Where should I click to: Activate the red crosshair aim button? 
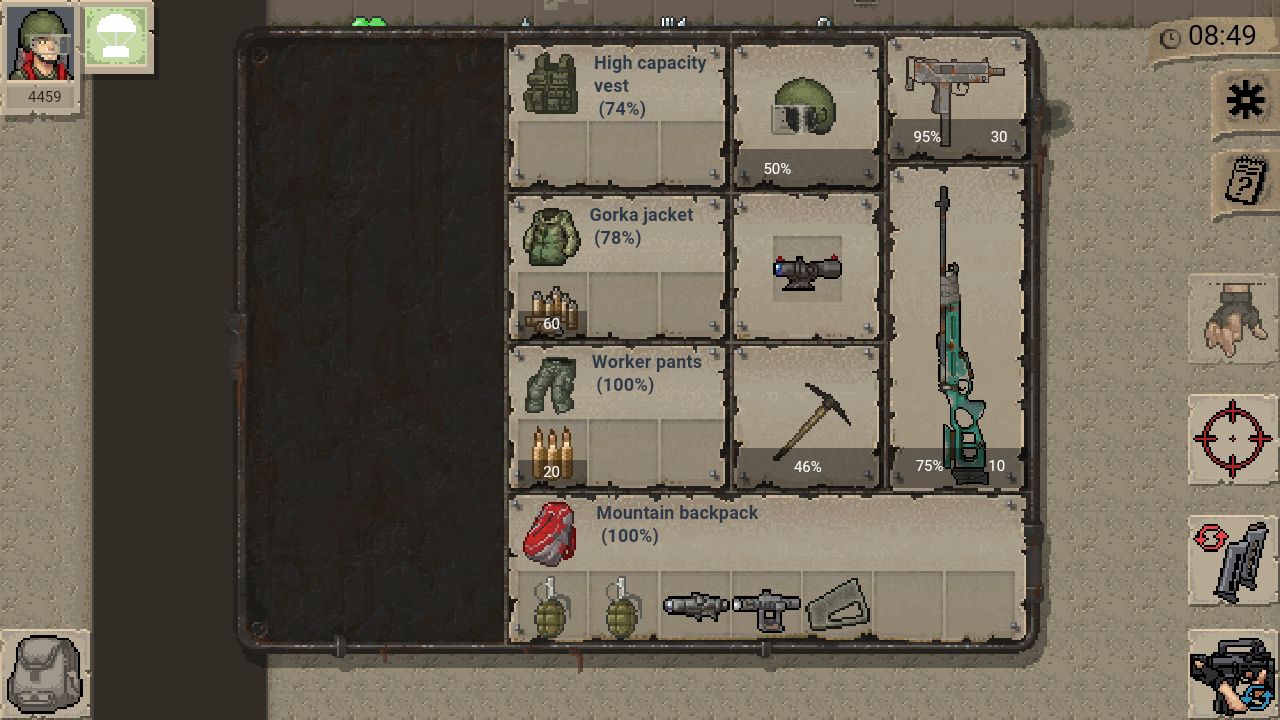point(1232,439)
